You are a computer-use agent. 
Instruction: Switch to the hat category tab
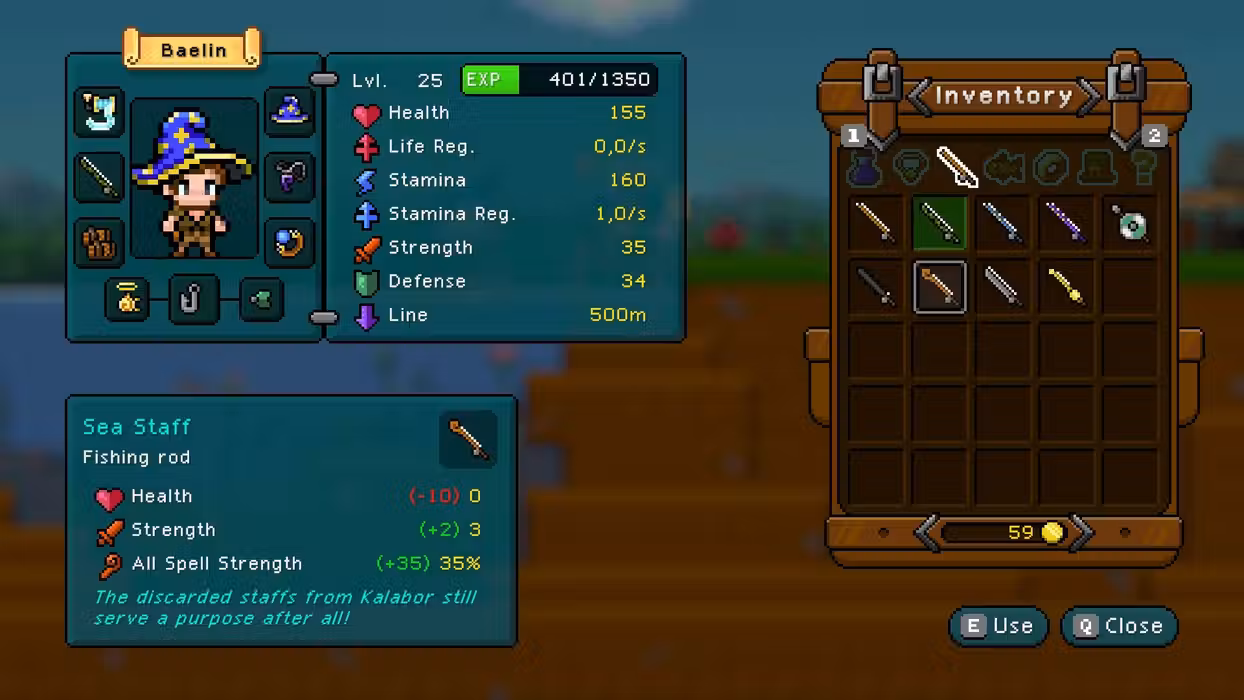tap(1097, 168)
